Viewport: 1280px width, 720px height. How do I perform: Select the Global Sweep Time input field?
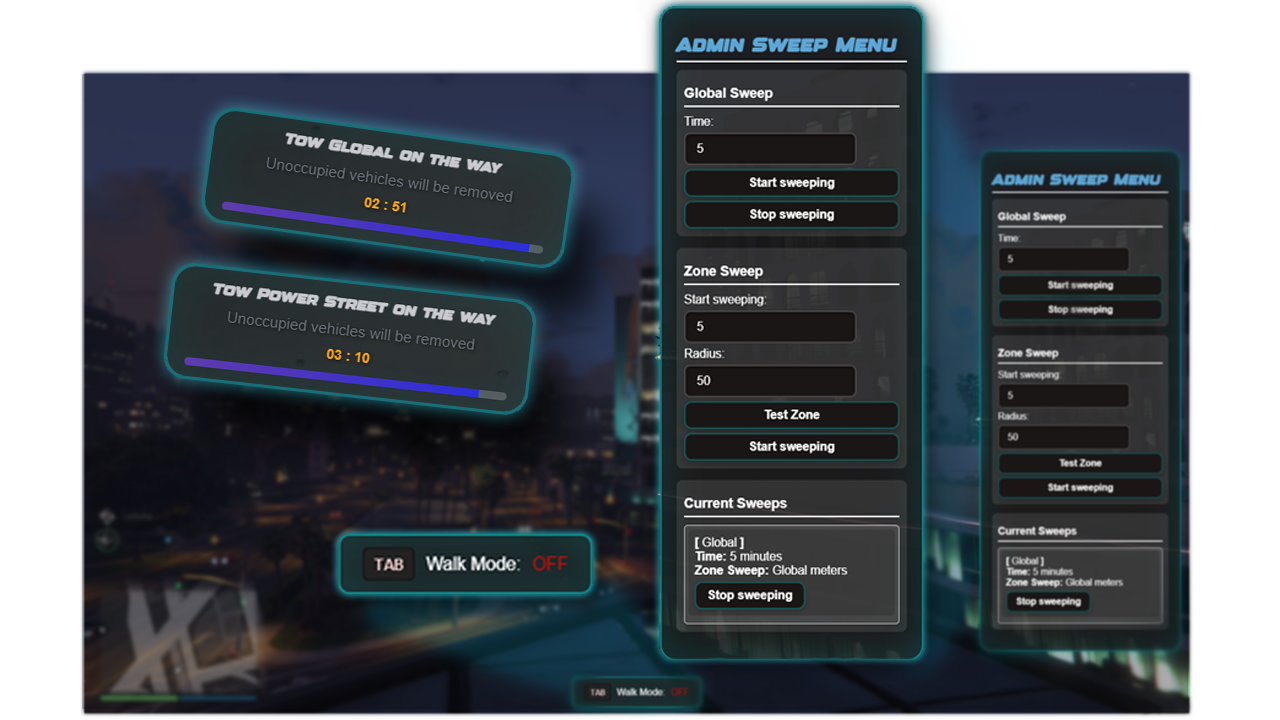click(769, 148)
